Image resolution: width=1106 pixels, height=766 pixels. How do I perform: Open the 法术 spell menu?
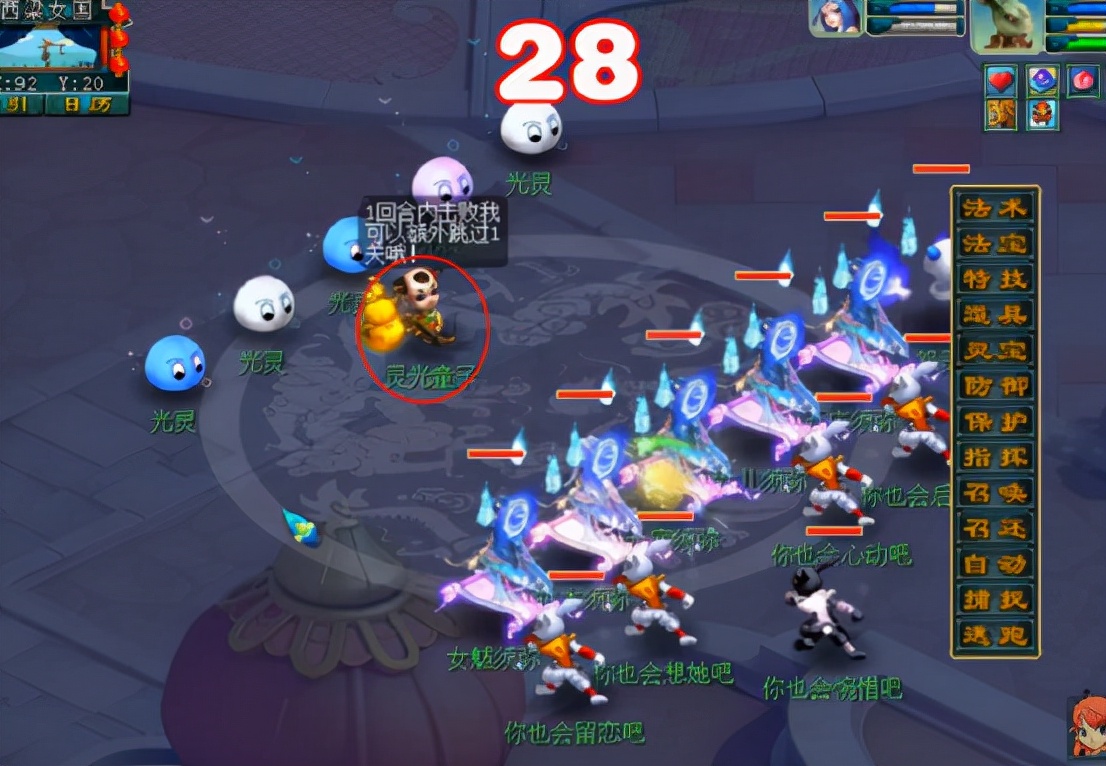pyautogui.click(x=994, y=208)
